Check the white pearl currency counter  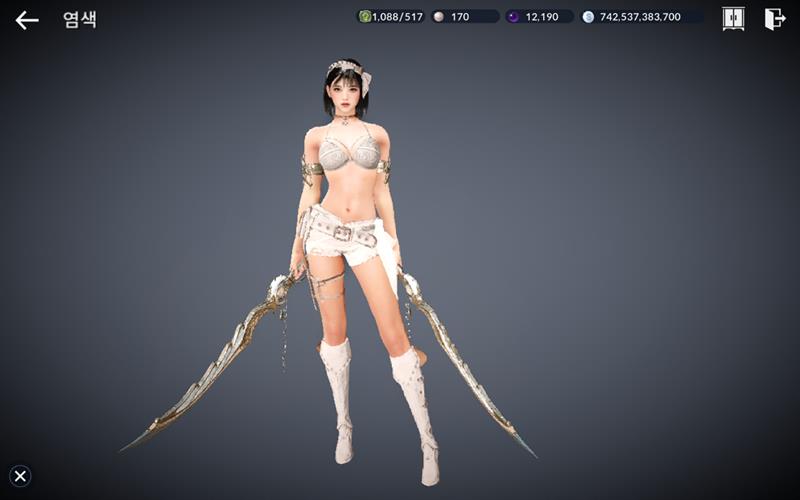click(465, 17)
